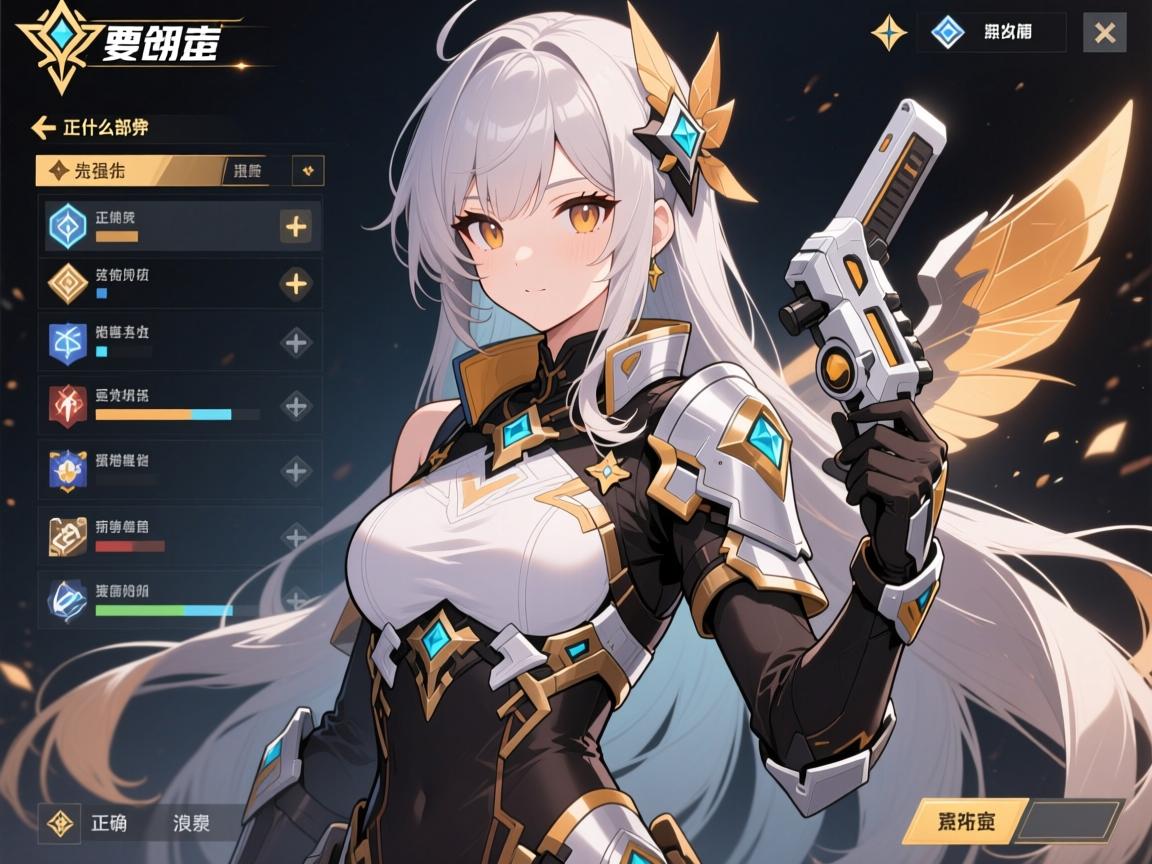Open the blue and gold crest skill

68,469
